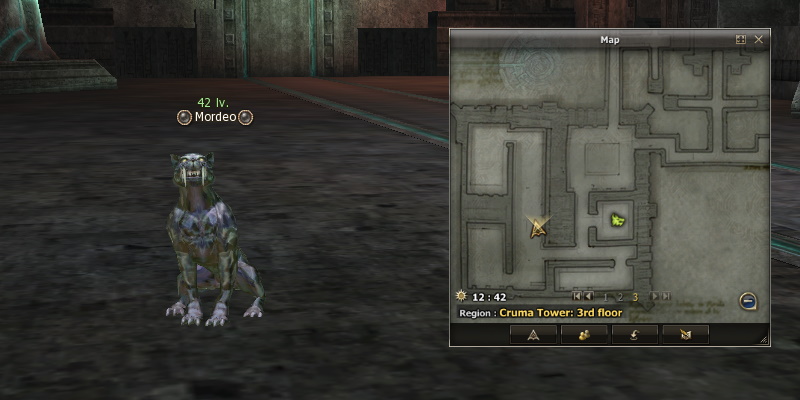Toggle the Map window size button
The width and height of the screenshot is (800, 400).
pos(741,40)
